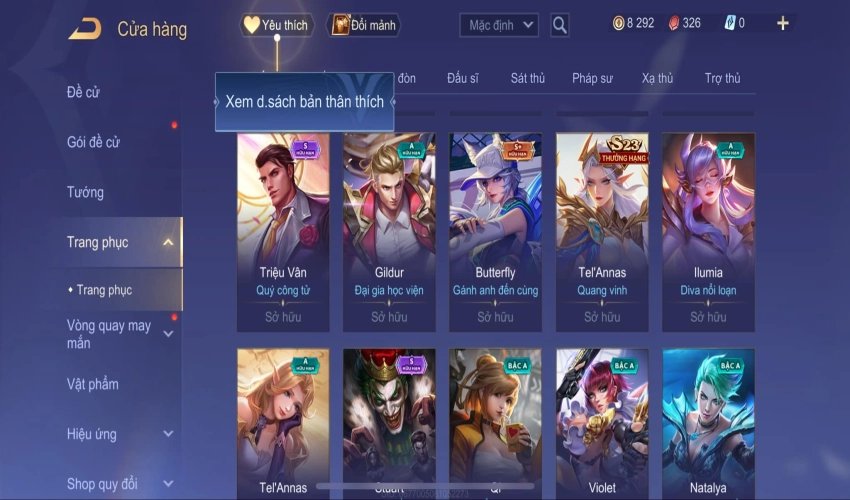This screenshot has height=500, width=850.
Task: Open the Vật phẩm section
Action: click(93, 384)
